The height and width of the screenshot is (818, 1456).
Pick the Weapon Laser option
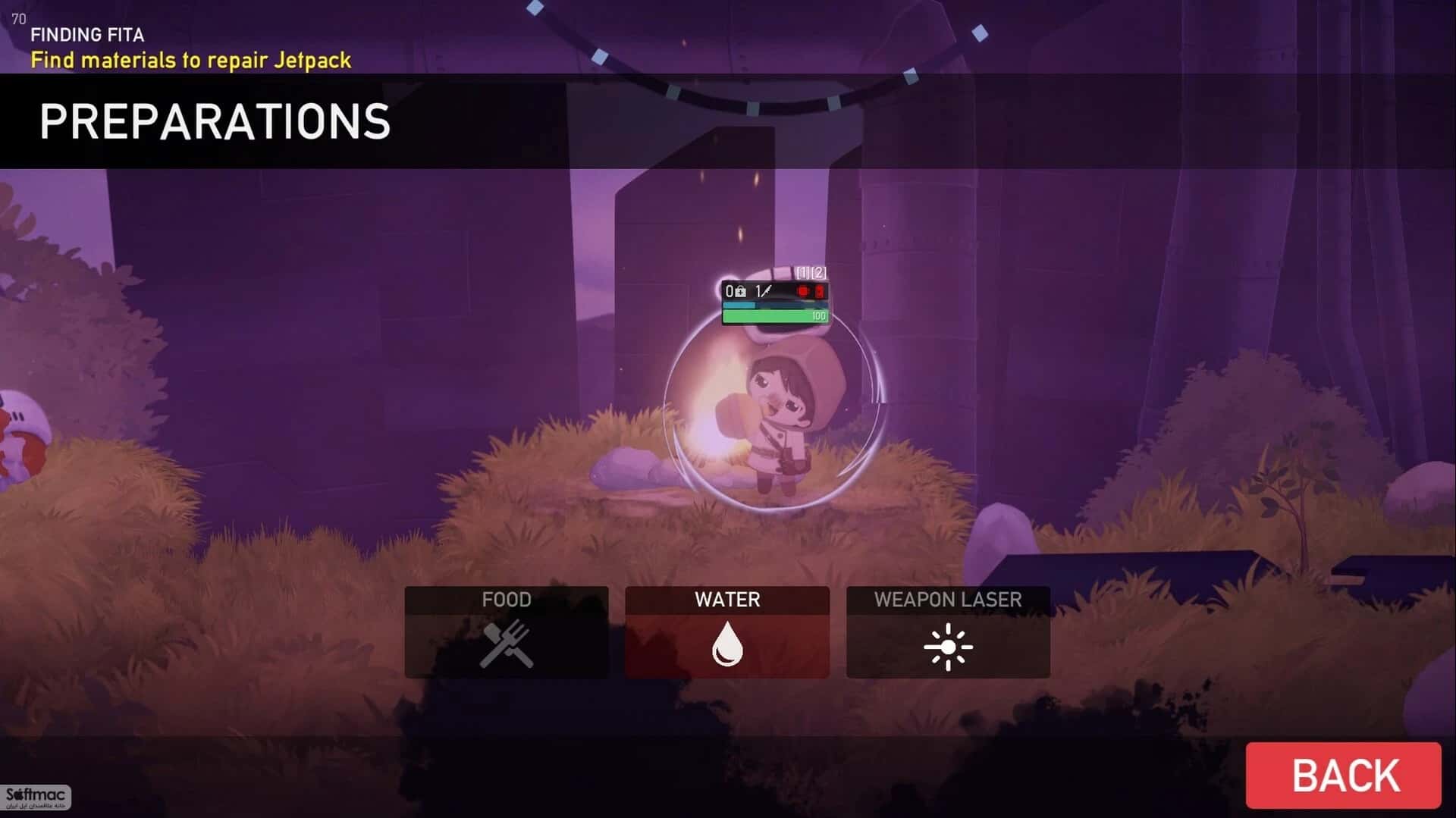[948, 632]
